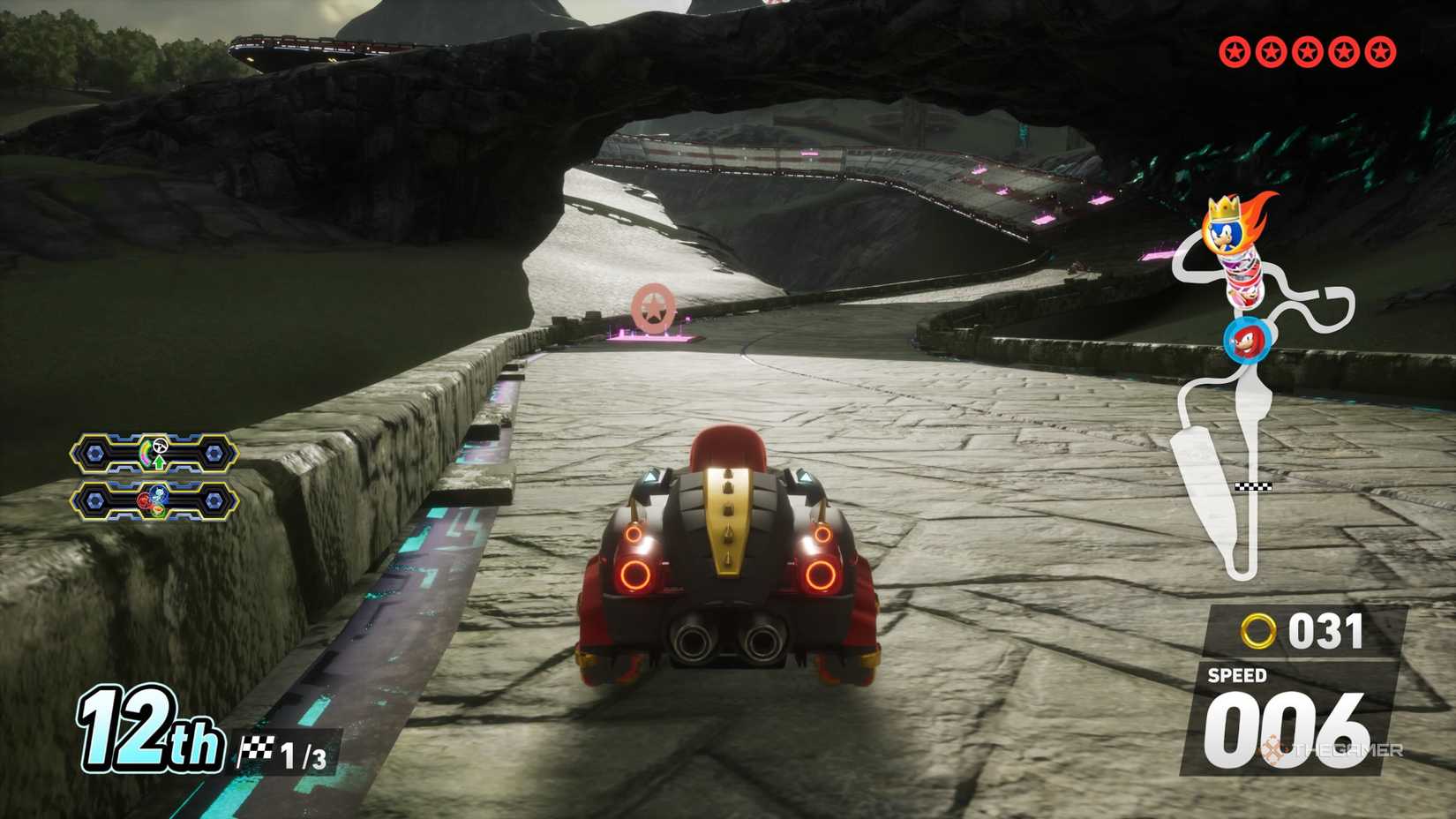Click the Knuckles marker on the minimap
The image size is (1456, 819).
pos(1246,342)
